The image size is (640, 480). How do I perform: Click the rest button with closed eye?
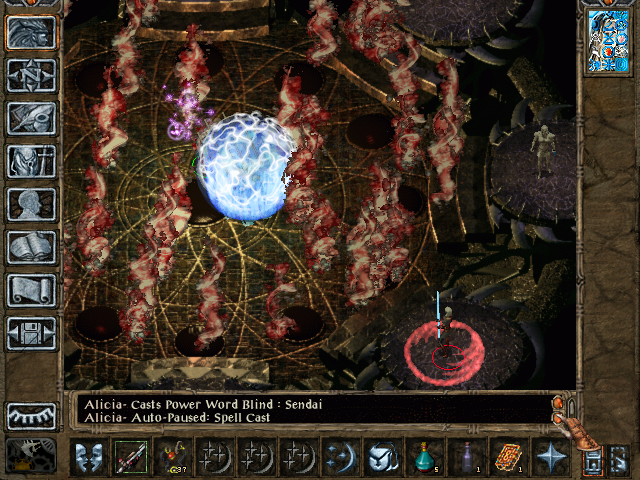click(x=31, y=416)
